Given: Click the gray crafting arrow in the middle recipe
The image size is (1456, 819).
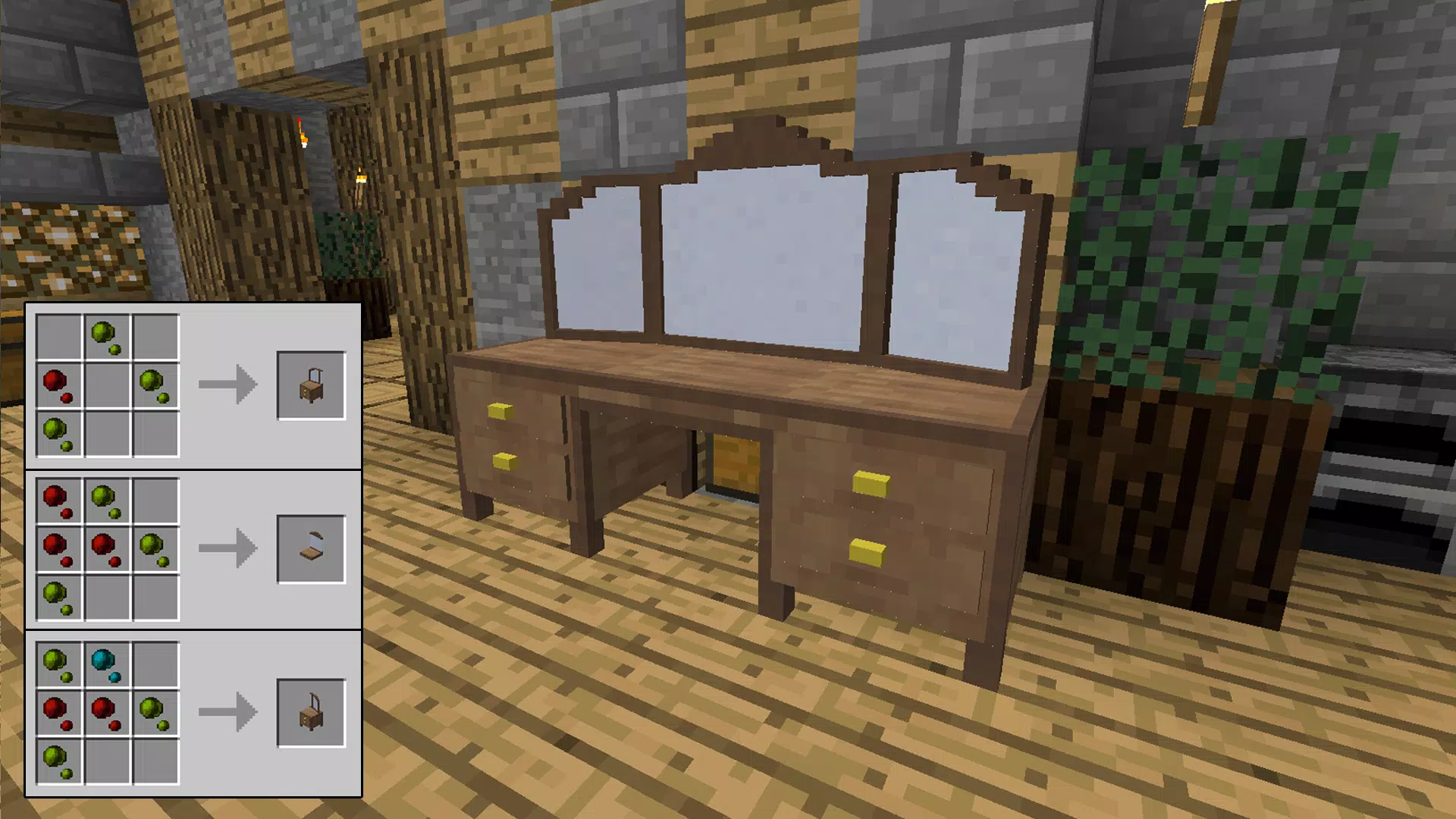Looking at the screenshot, I should coord(227,548).
